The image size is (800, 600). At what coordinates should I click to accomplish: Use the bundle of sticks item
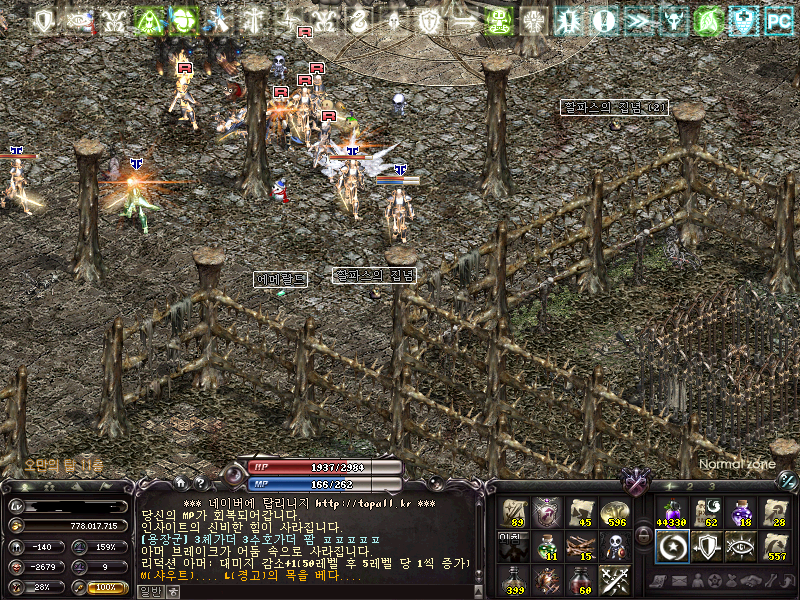pyautogui.click(x=581, y=545)
